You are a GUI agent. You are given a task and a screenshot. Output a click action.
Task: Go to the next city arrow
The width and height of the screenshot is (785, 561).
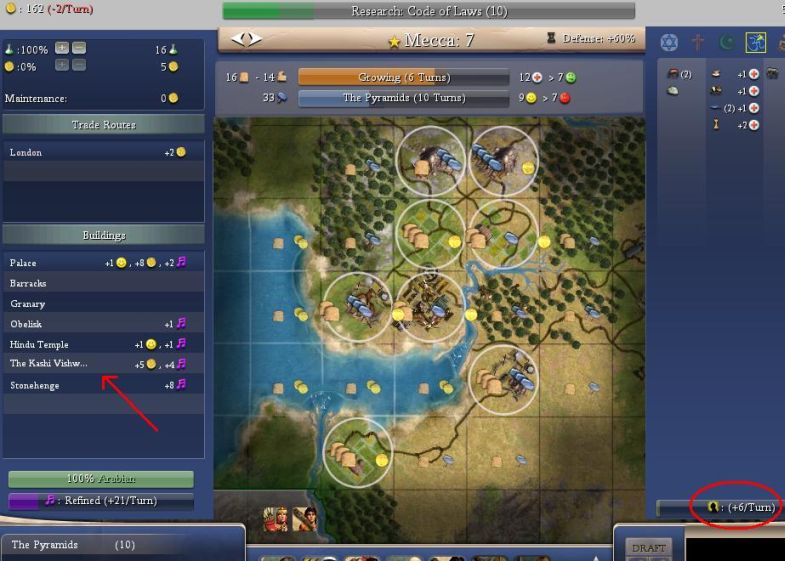pyautogui.click(x=255, y=39)
